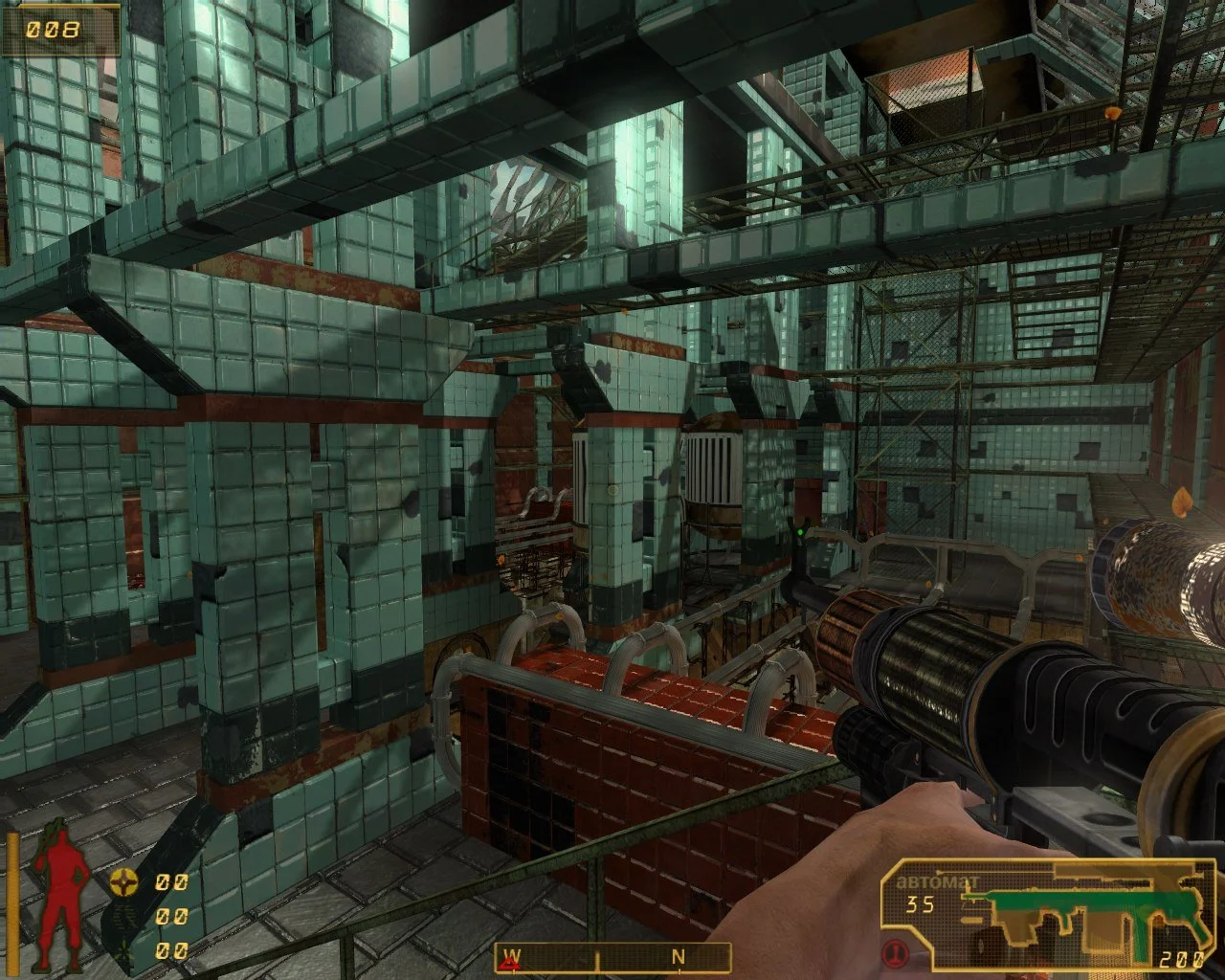Click the compass strip showing W and N

[x=612, y=957]
